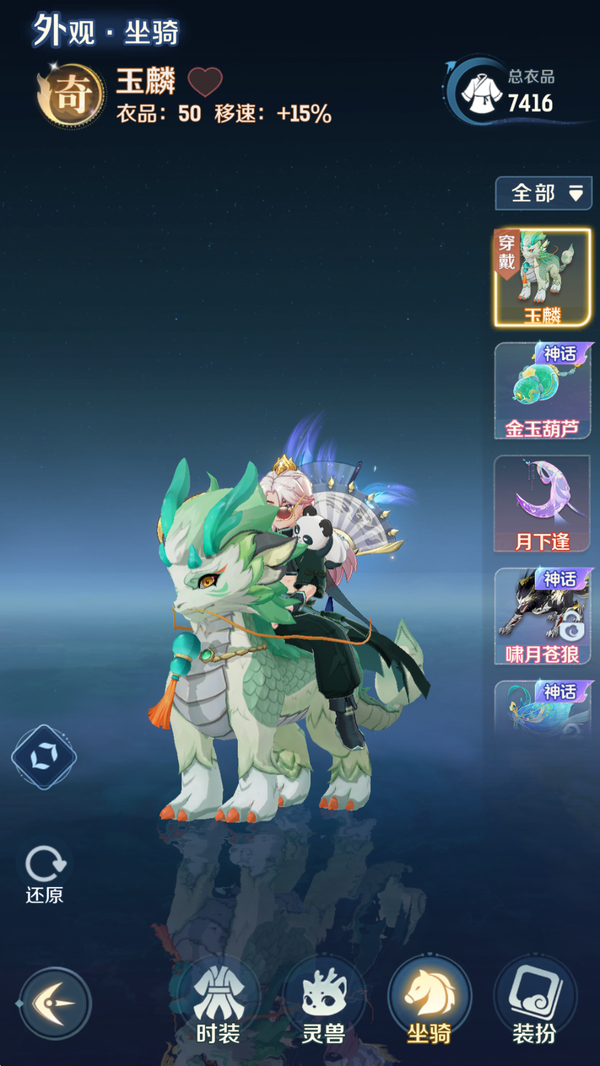Open the 全部 filter dropdown
This screenshot has height=1066, width=600.
coord(543,193)
